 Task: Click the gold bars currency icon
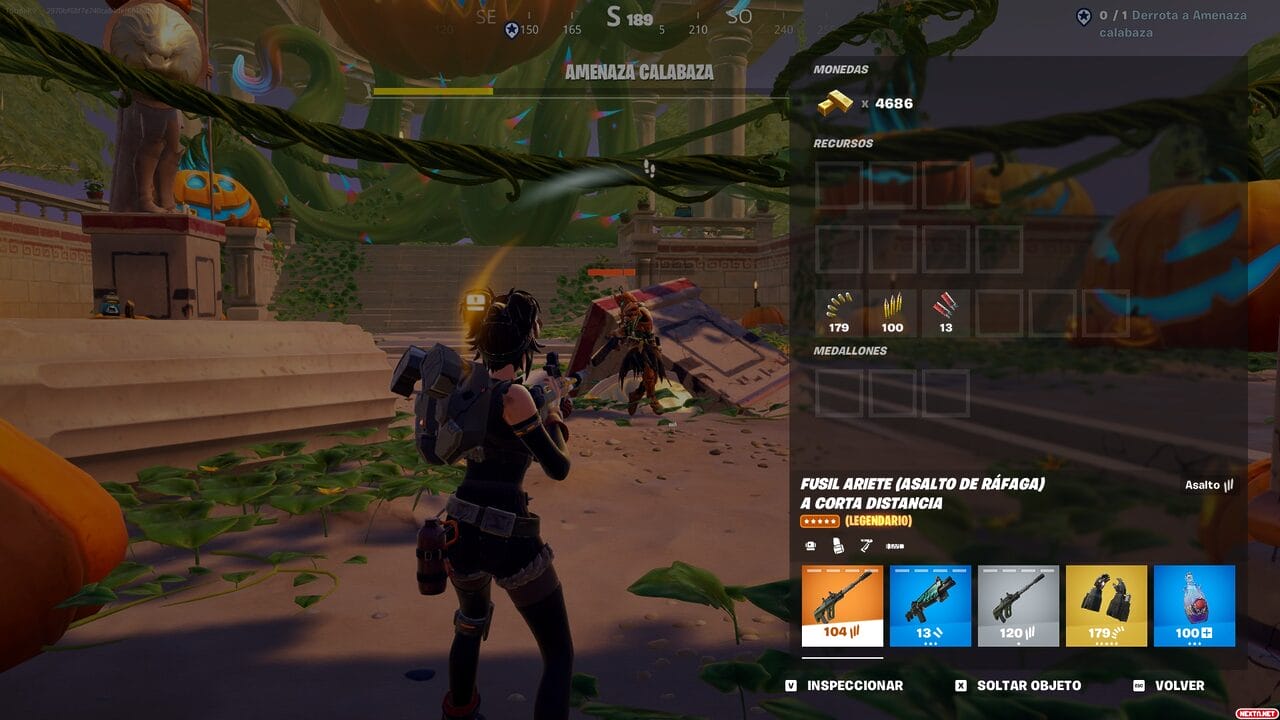click(835, 103)
